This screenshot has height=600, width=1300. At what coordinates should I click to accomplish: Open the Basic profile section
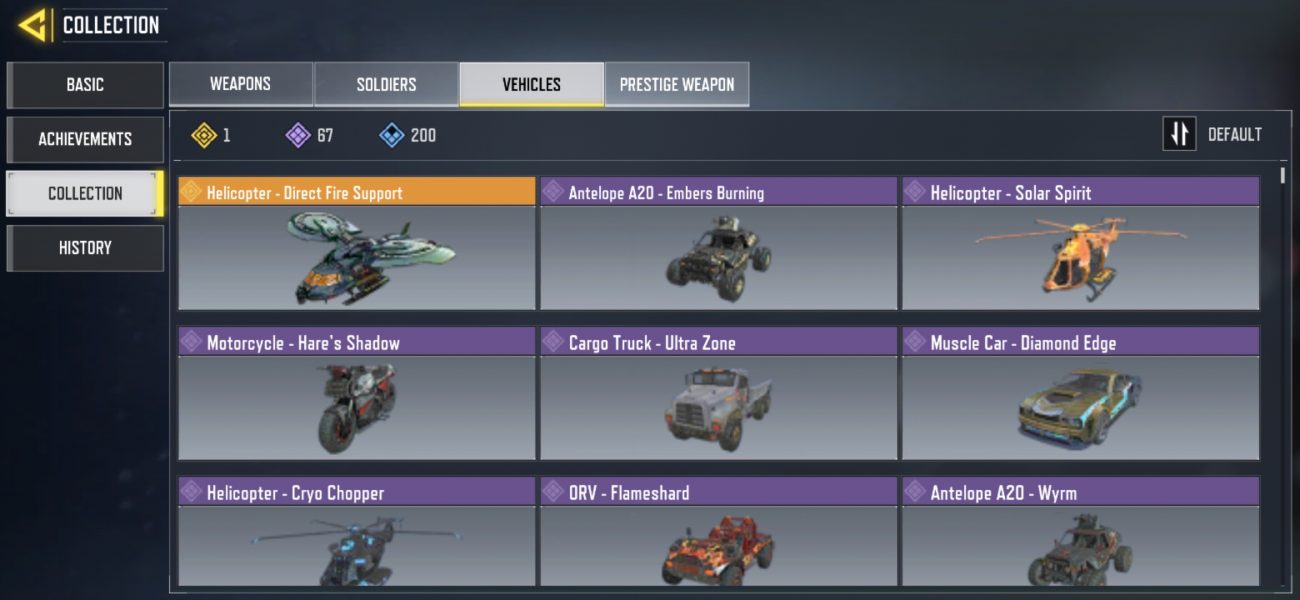(x=85, y=85)
